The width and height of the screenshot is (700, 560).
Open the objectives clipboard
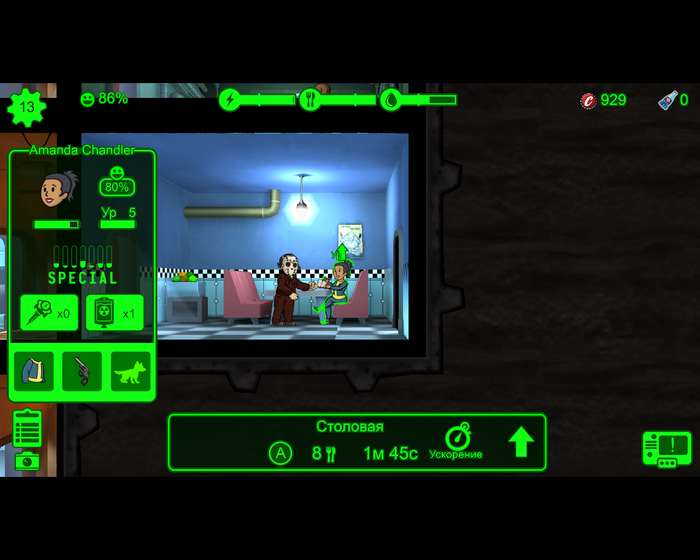coord(28,428)
